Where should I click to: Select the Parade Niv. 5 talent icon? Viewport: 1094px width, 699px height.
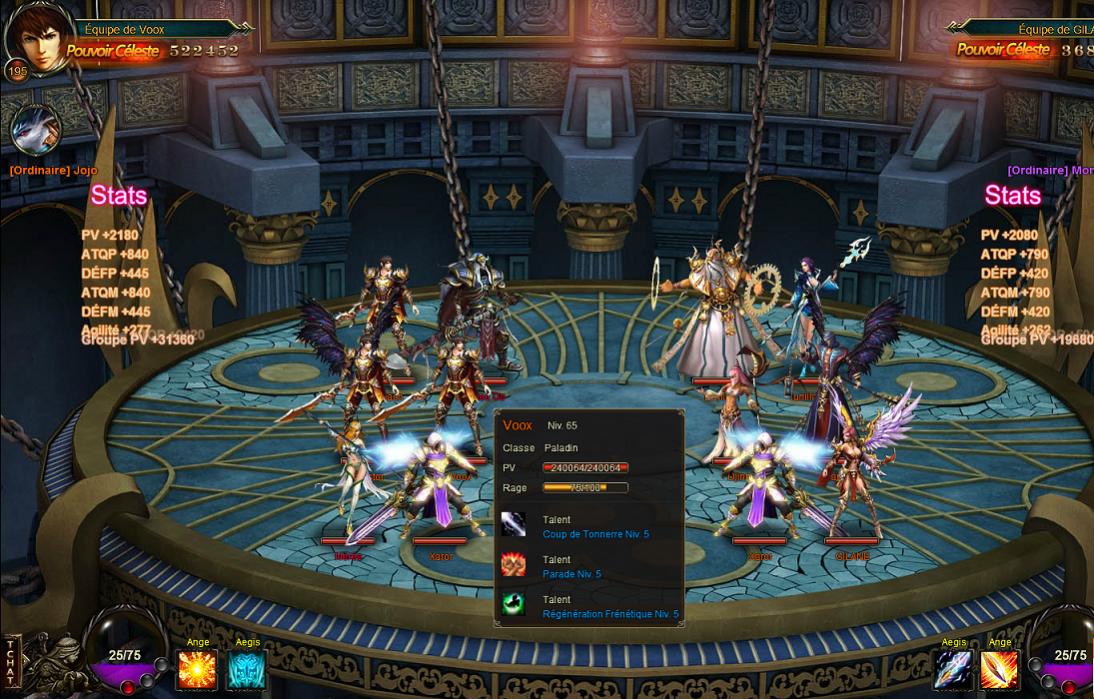coord(513,565)
